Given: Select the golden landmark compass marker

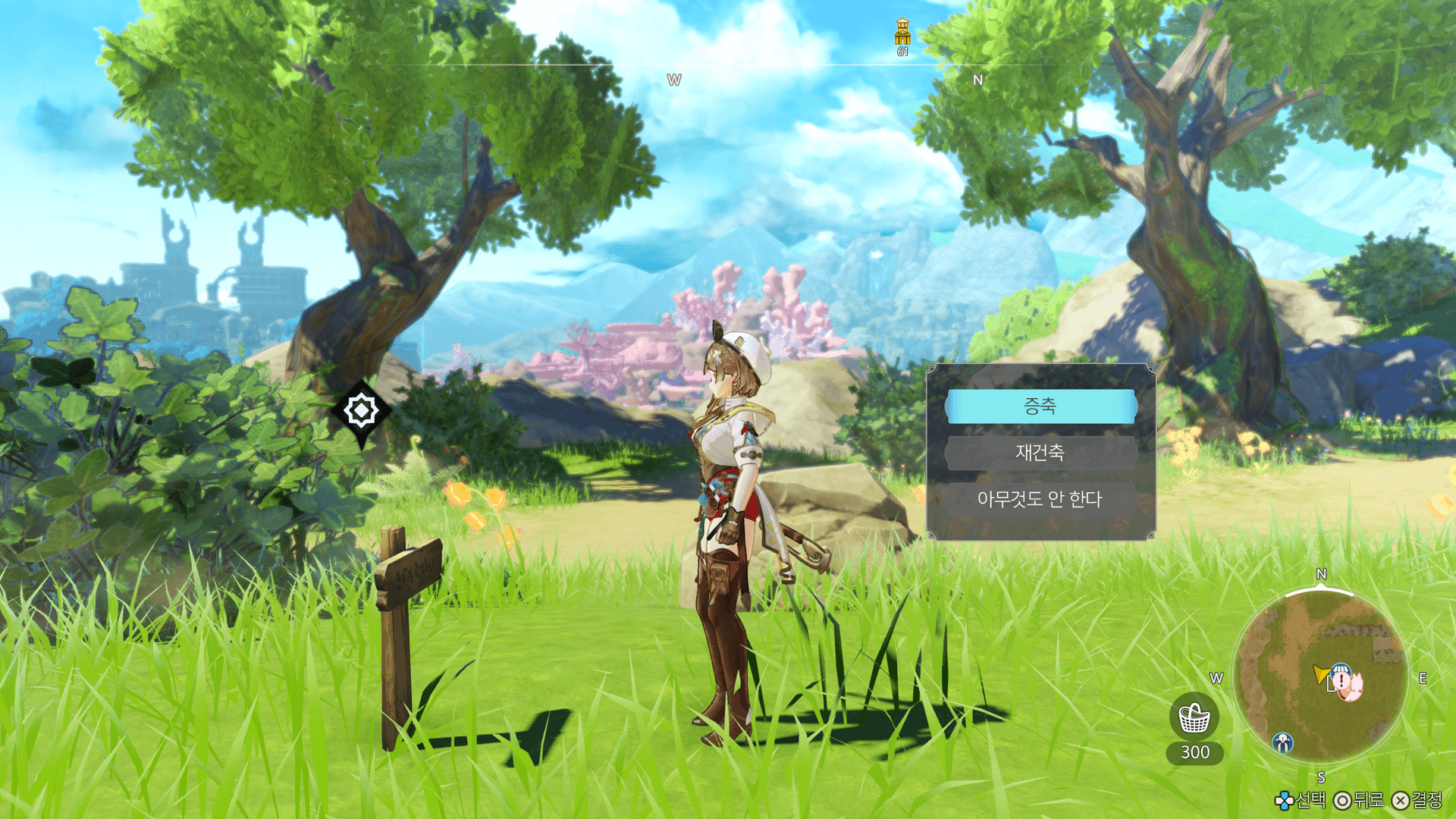Looking at the screenshot, I should [x=902, y=33].
